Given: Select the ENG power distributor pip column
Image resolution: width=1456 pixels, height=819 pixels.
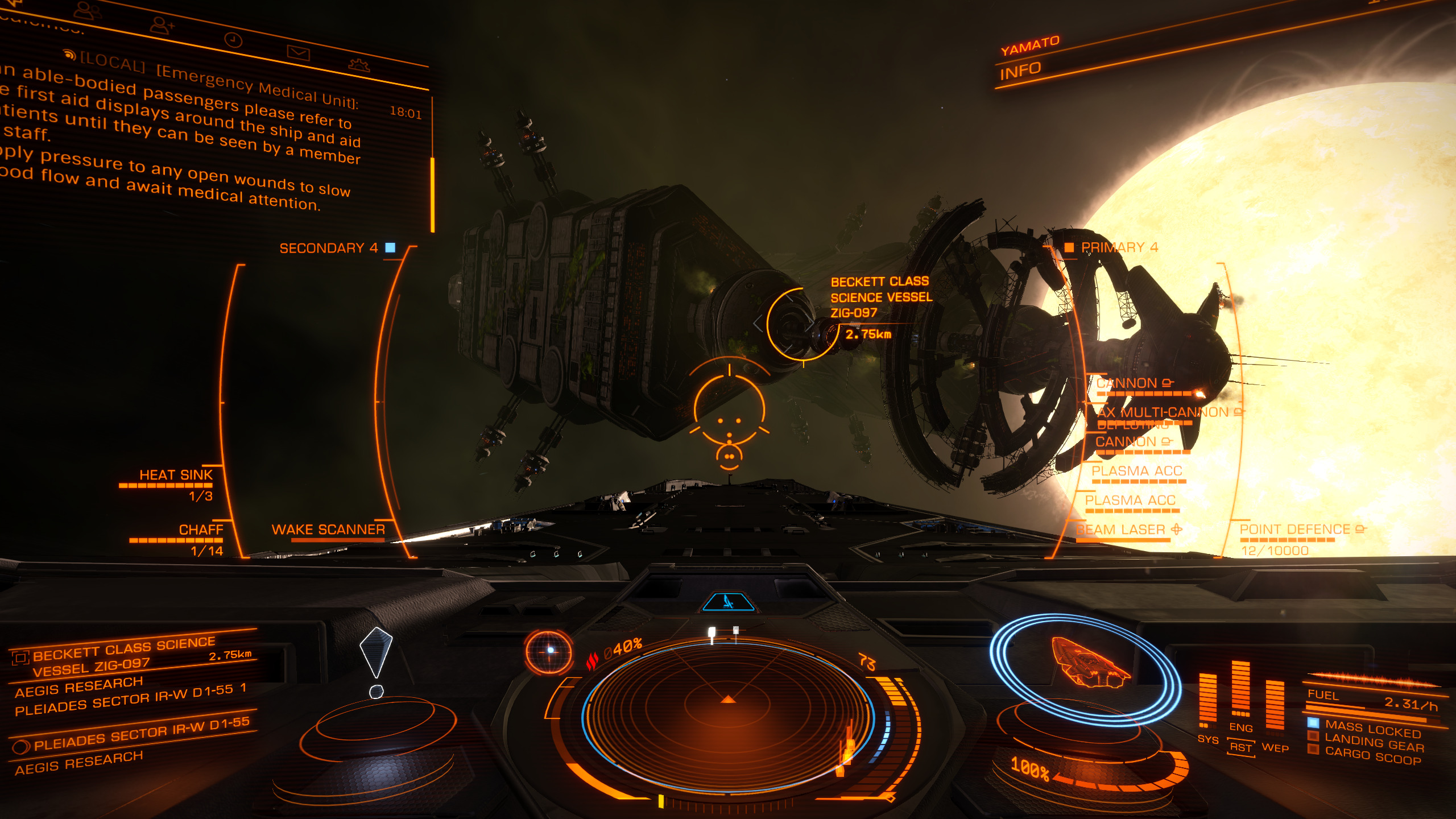Looking at the screenshot, I should point(1240,691).
